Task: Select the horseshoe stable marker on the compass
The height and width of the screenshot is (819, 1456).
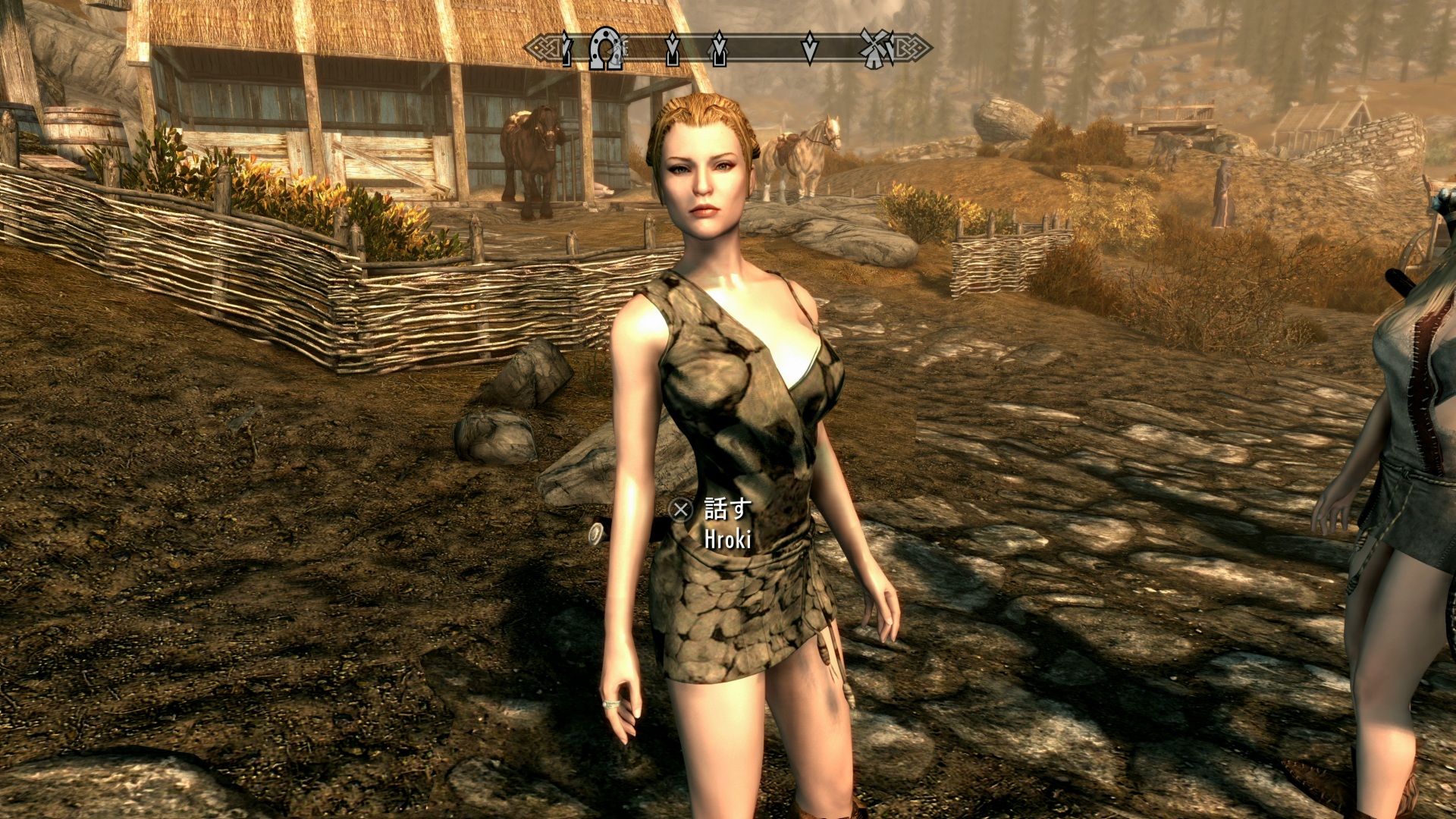Action: tap(605, 49)
